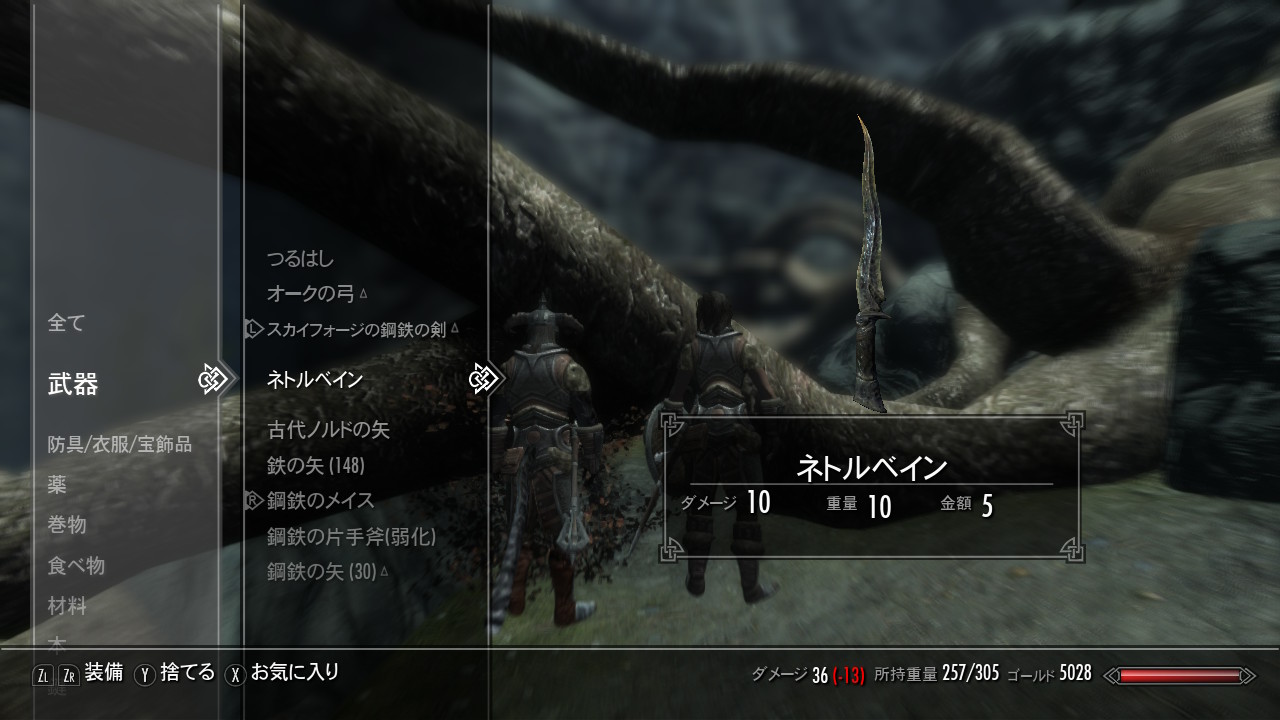1280x720 pixels.
Task: Switch to the 武器 weapons category
Action: click(73, 384)
